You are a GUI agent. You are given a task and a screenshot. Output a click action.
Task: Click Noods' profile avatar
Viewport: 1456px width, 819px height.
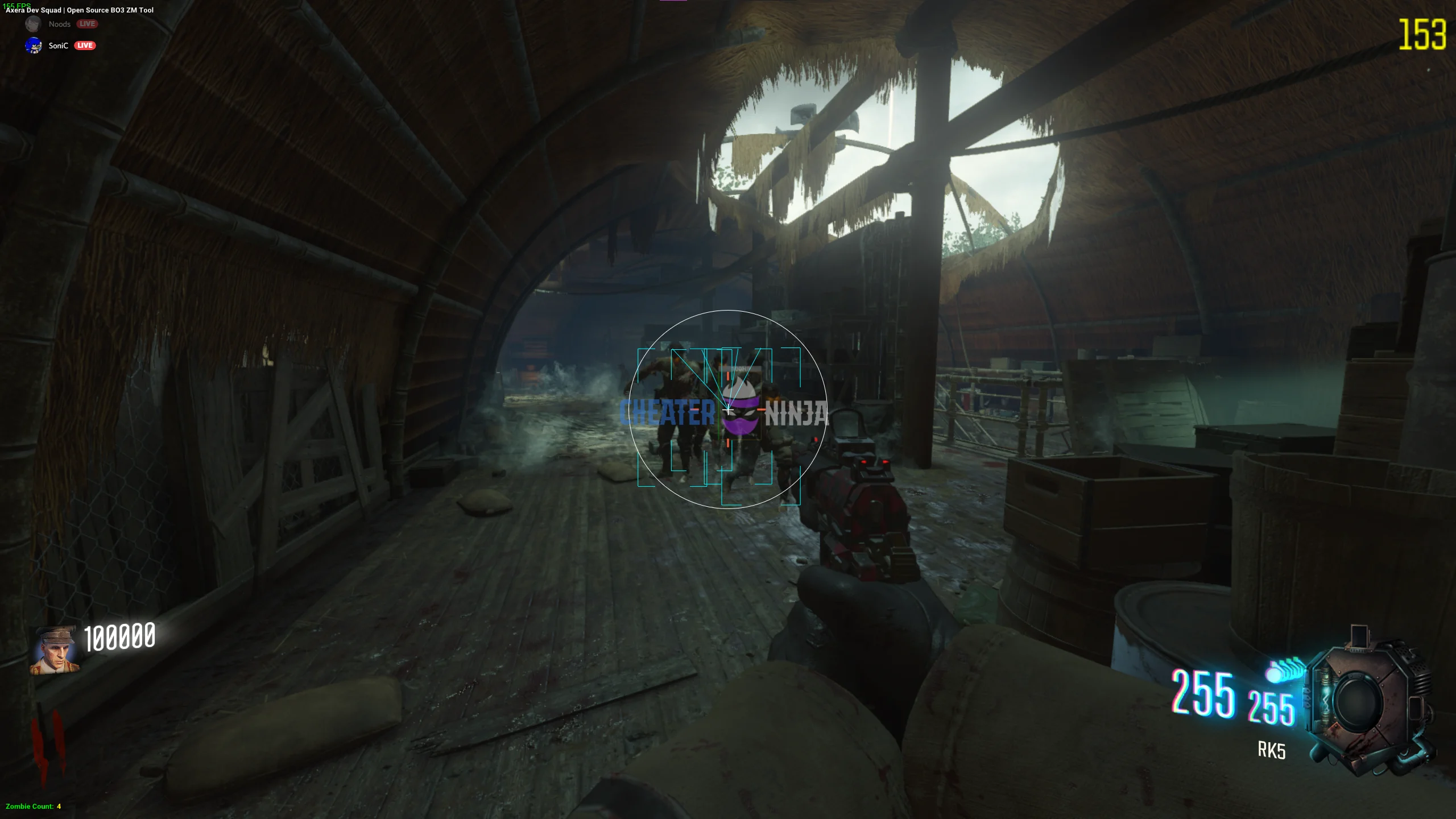(x=33, y=24)
